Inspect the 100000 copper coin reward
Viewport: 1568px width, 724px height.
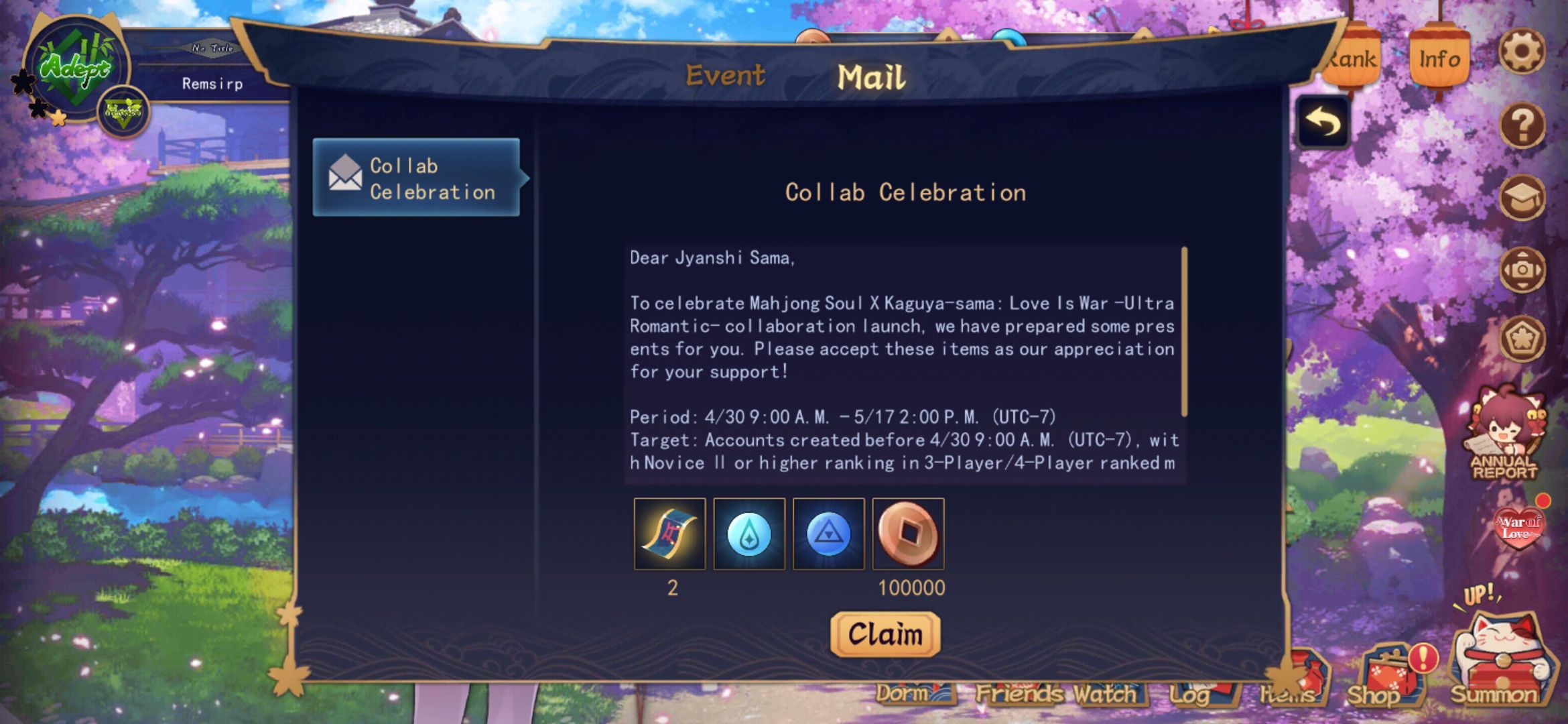(x=908, y=534)
